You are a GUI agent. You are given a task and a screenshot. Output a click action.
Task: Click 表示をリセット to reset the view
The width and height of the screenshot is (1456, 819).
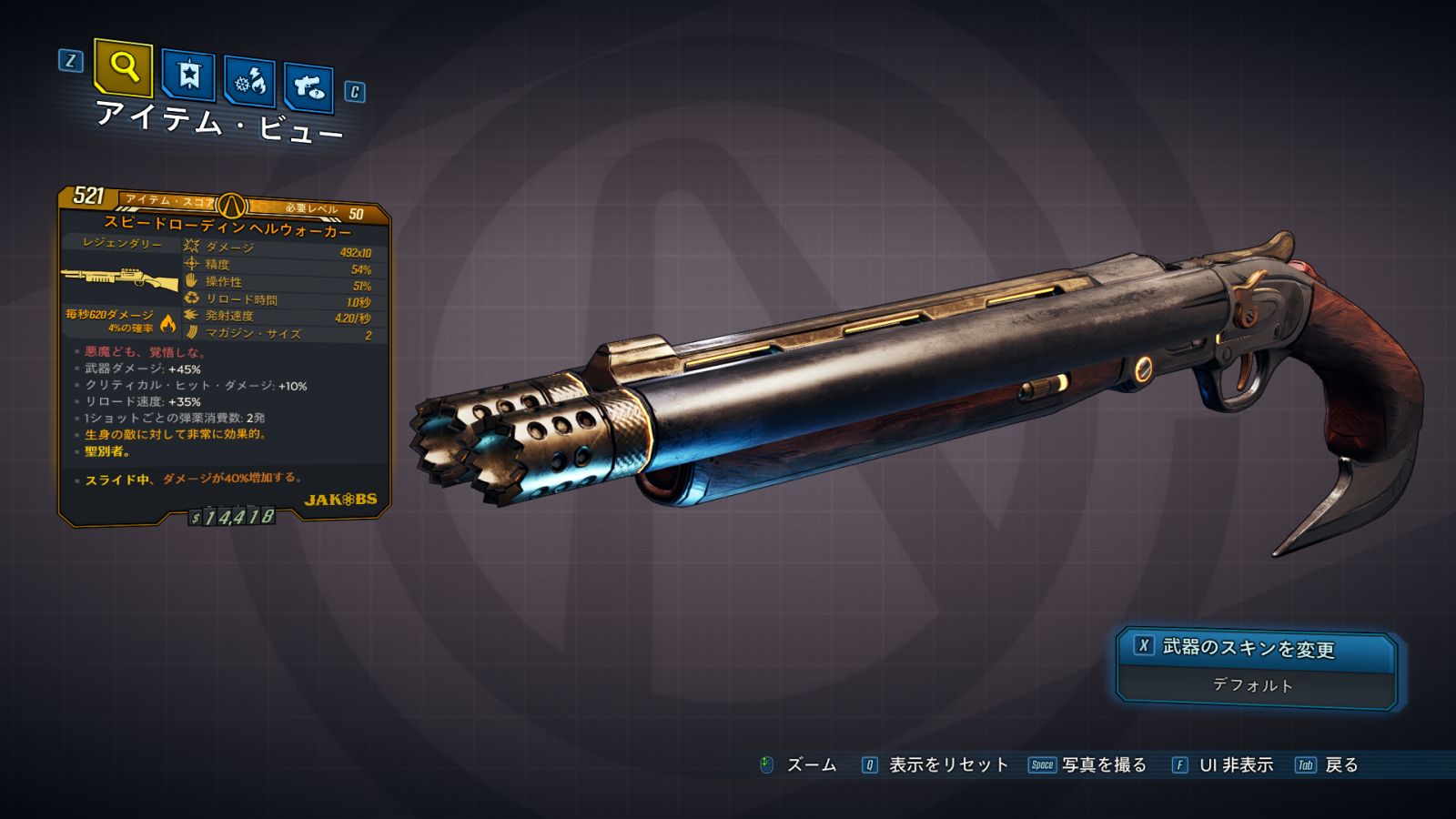tap(947, 765)
